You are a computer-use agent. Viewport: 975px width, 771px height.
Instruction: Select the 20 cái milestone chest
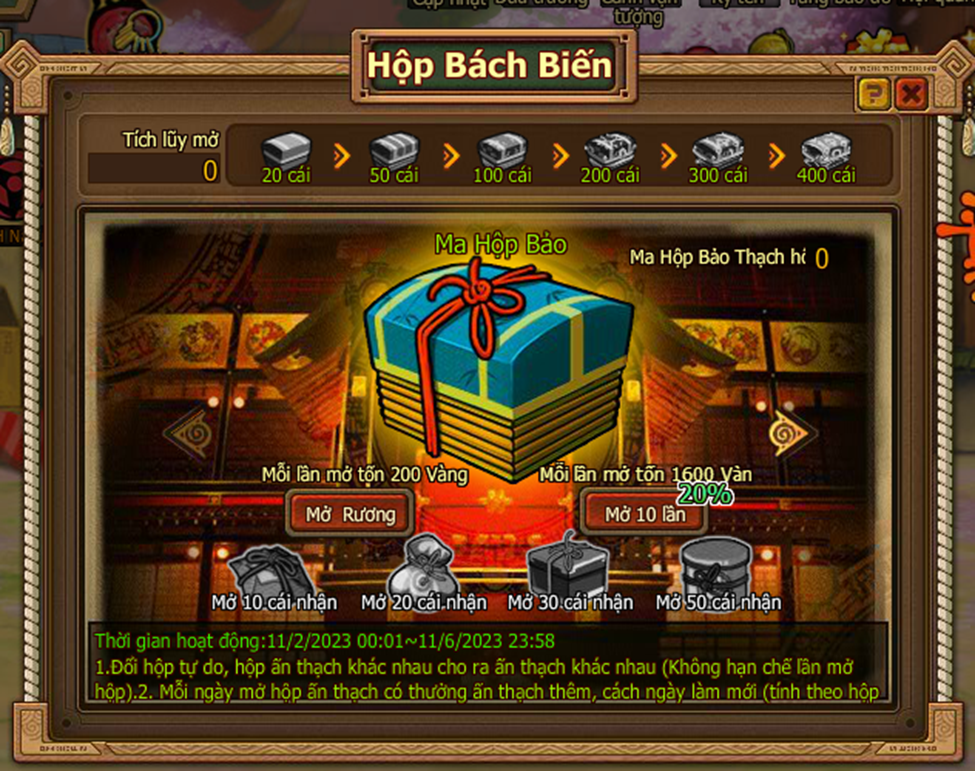click(285, 153)
